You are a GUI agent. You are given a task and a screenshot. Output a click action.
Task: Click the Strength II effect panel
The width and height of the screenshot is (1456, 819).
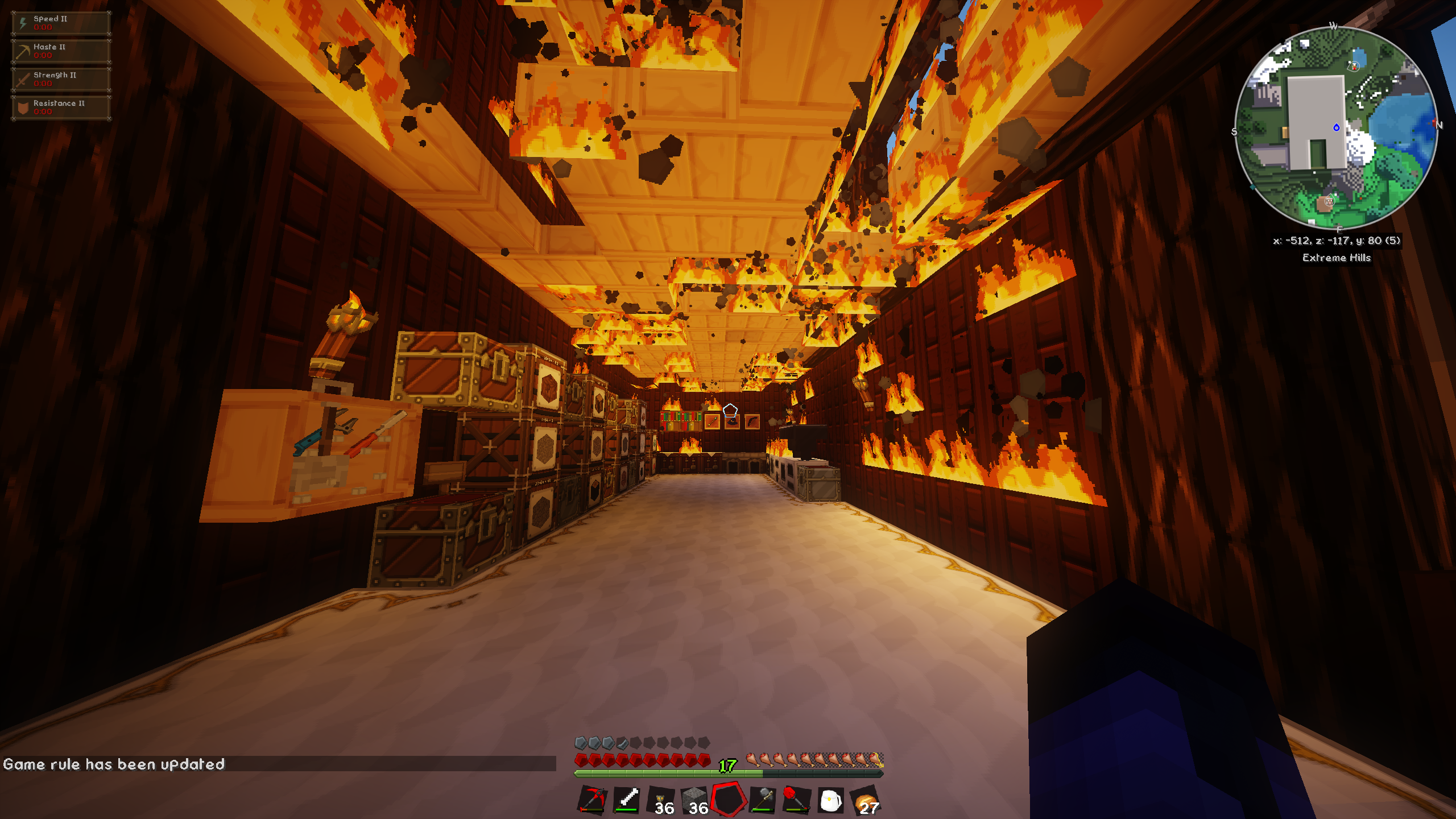tap(61, 80)
